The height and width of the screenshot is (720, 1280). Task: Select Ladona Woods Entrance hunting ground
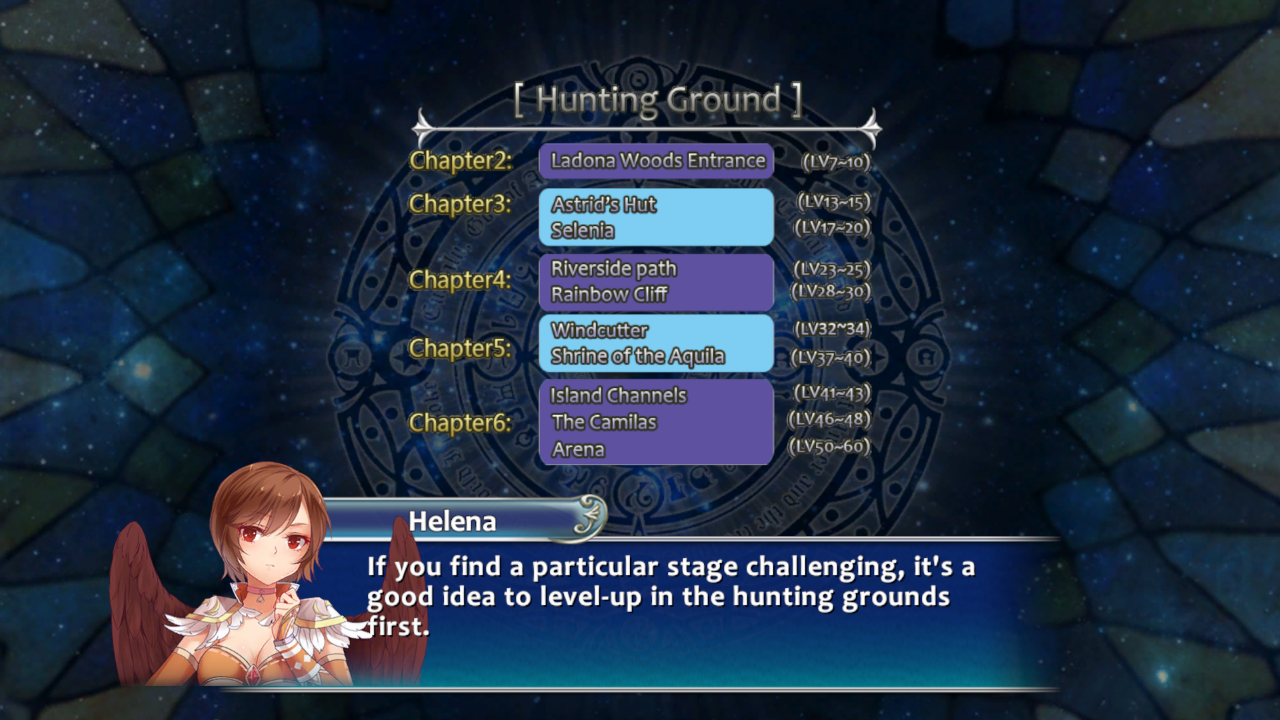657,161
